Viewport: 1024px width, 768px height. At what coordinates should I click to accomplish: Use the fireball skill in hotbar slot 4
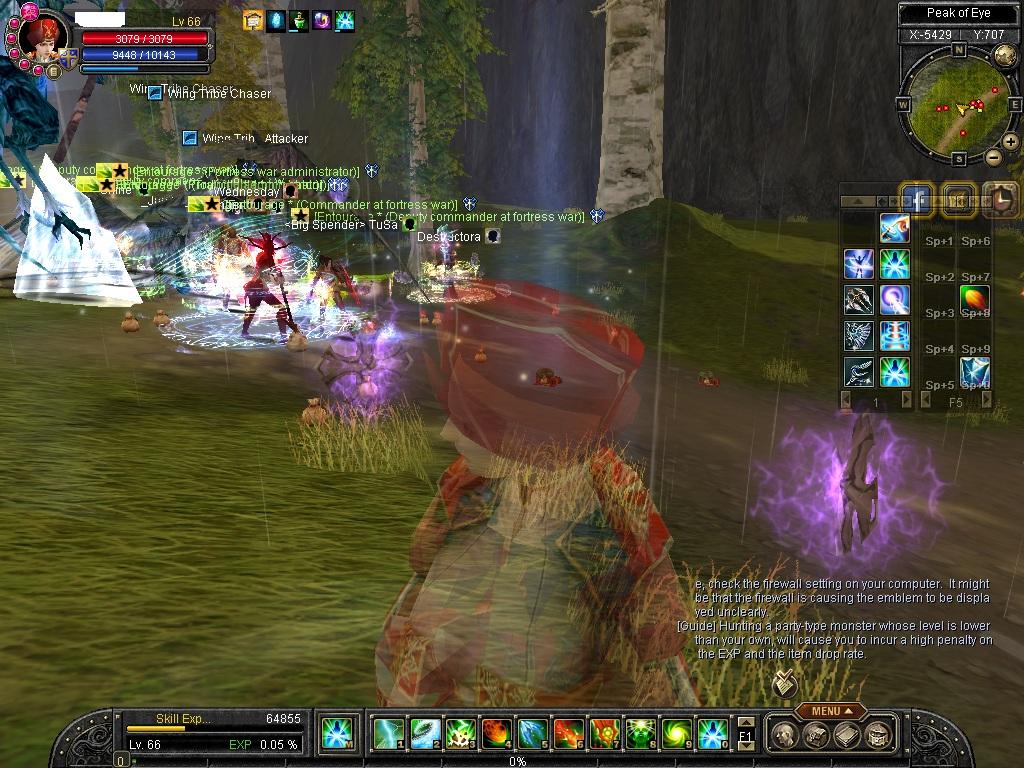pyautogui.click(x=497, y=735)
